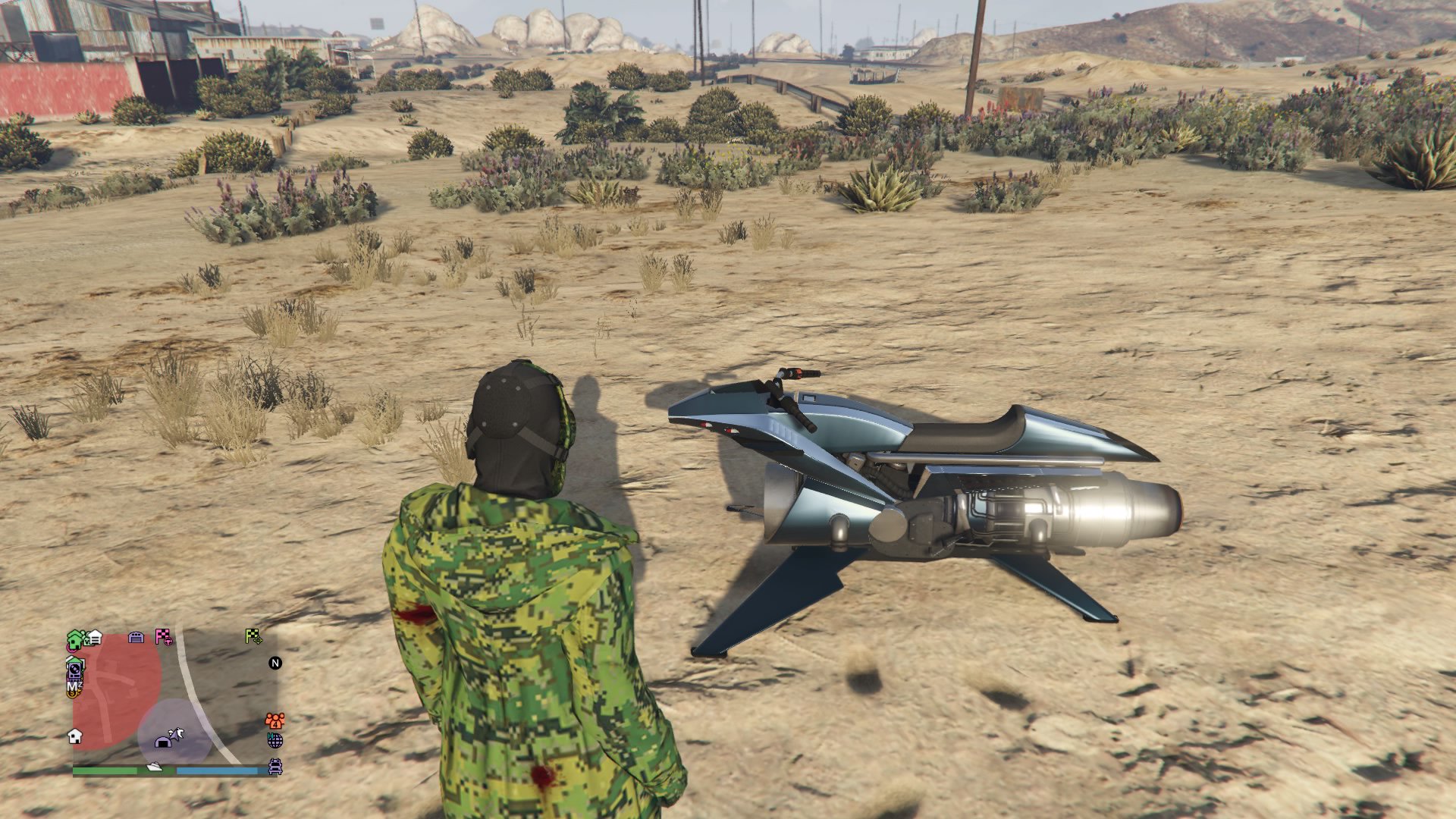The height and width of the screenshot is (819, 1456).
Task: Click the boat icon above the health bar
Action: coord(155,767)
